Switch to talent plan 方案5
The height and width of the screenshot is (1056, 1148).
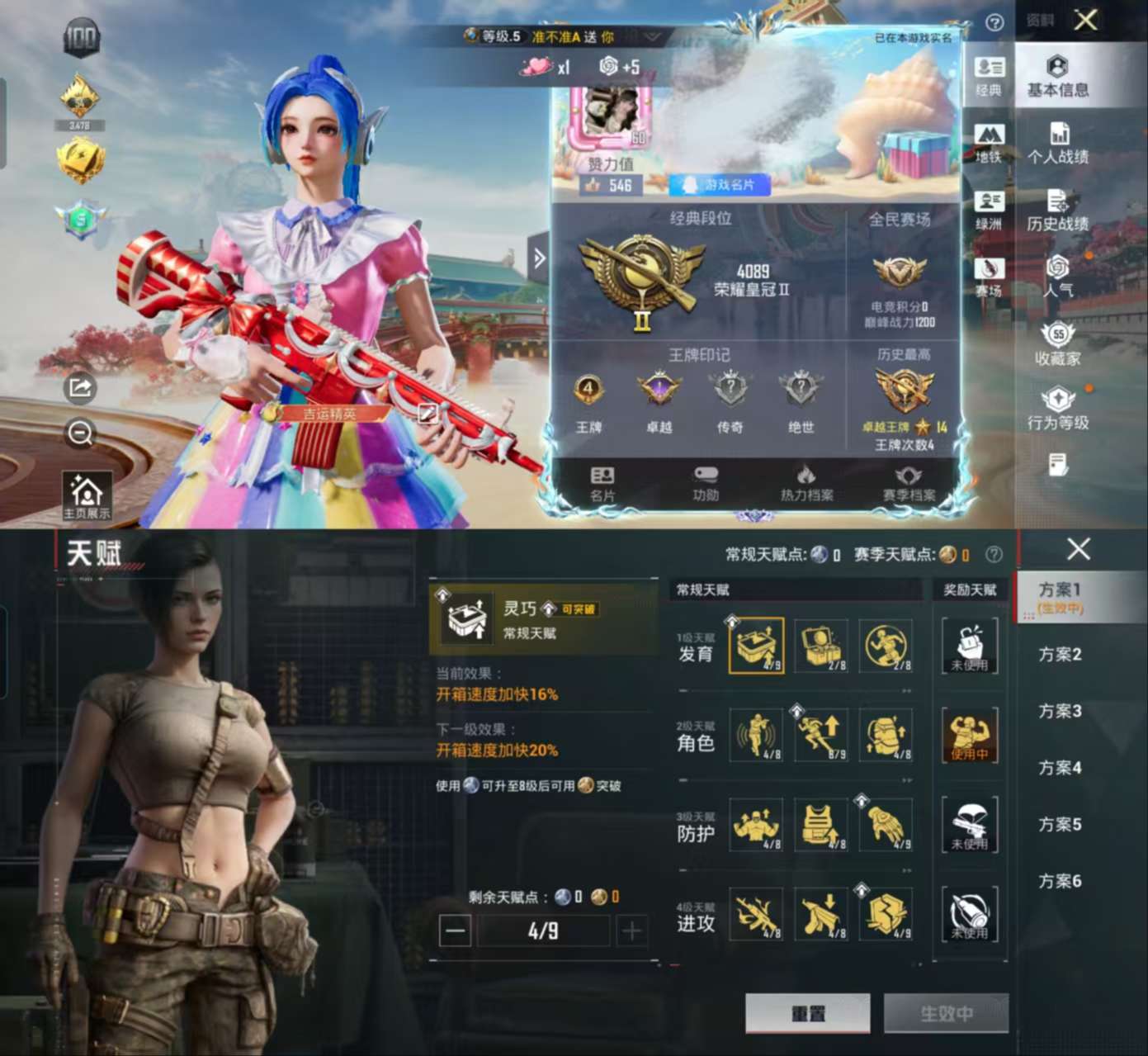point(1060,825)
